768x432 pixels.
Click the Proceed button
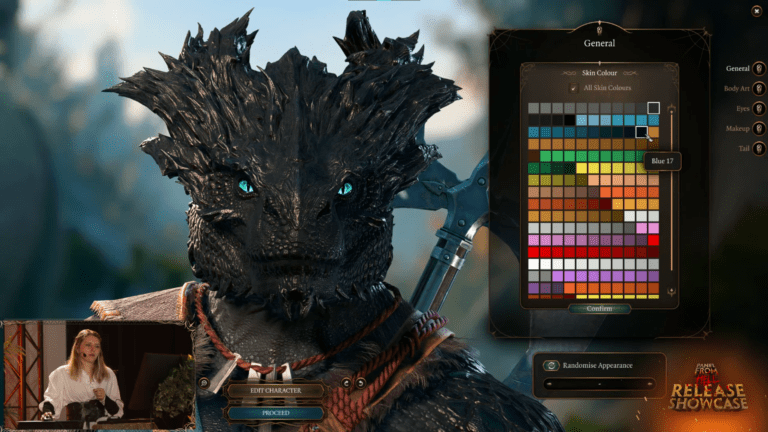275,412
